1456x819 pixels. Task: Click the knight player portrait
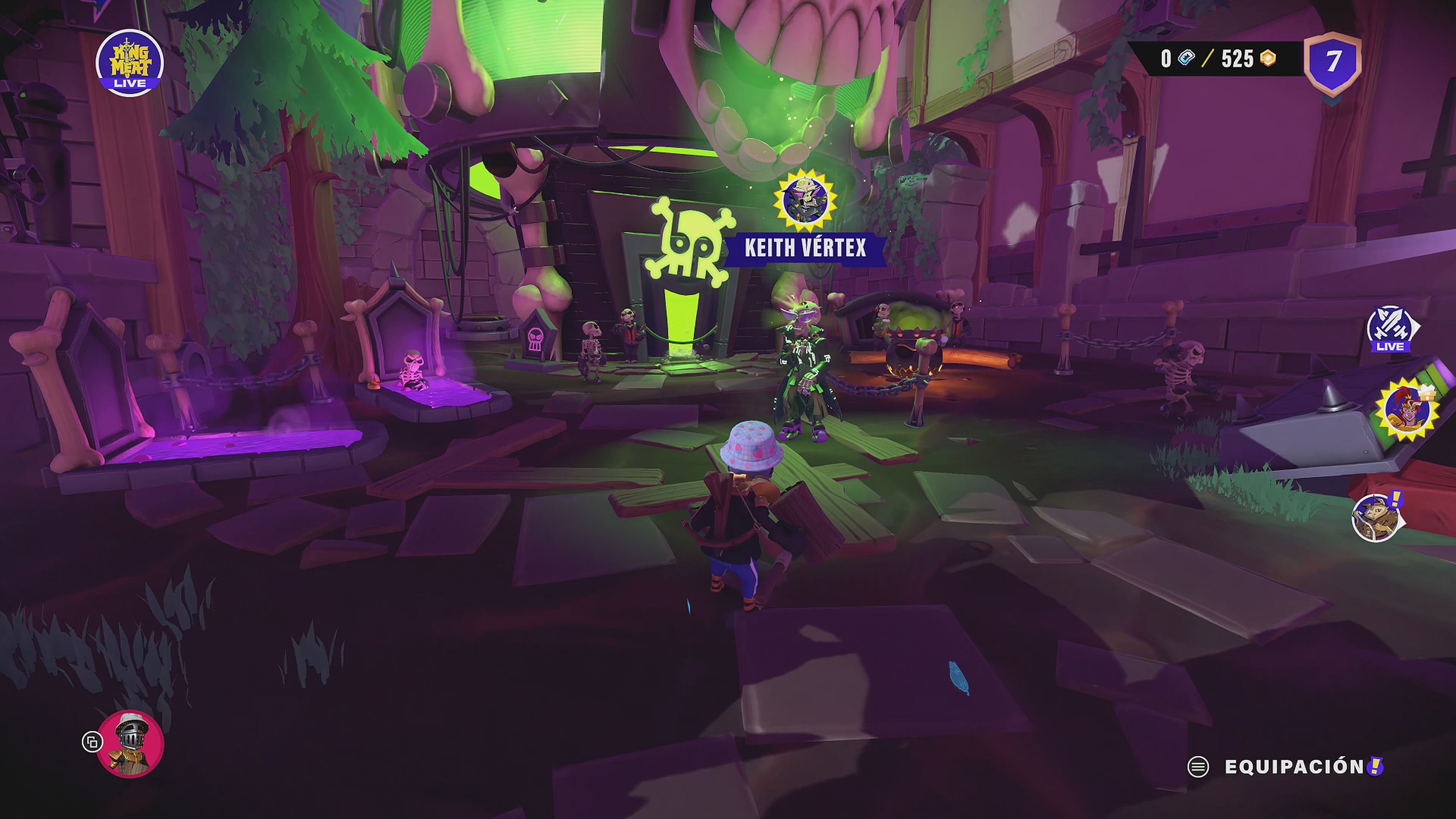pyautogui.click(x=130, y=743)
